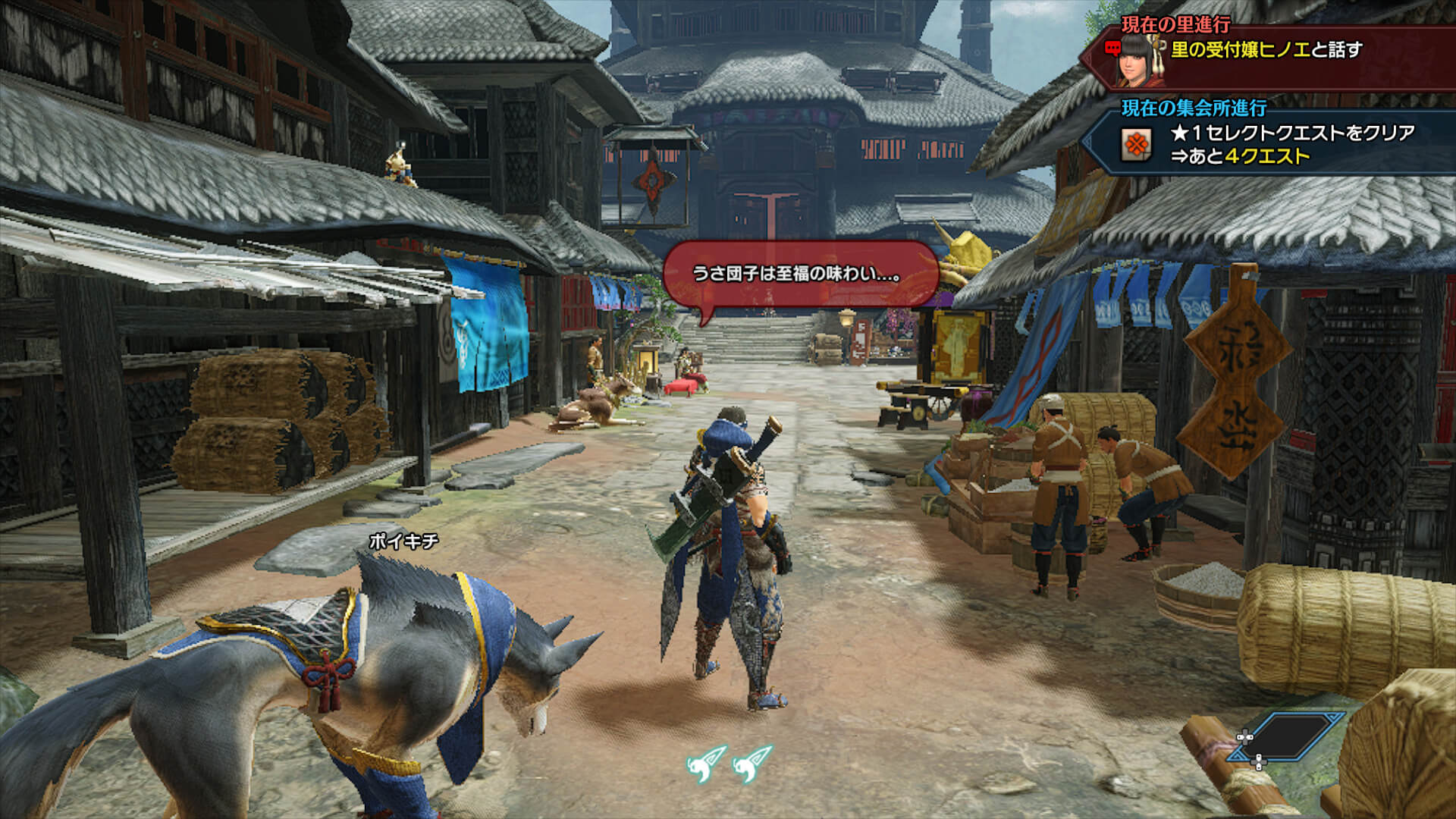Open the village progress objective to talk to Hinoa
The width and height of the screenshot is (1456, 819).
(1266, 50)
